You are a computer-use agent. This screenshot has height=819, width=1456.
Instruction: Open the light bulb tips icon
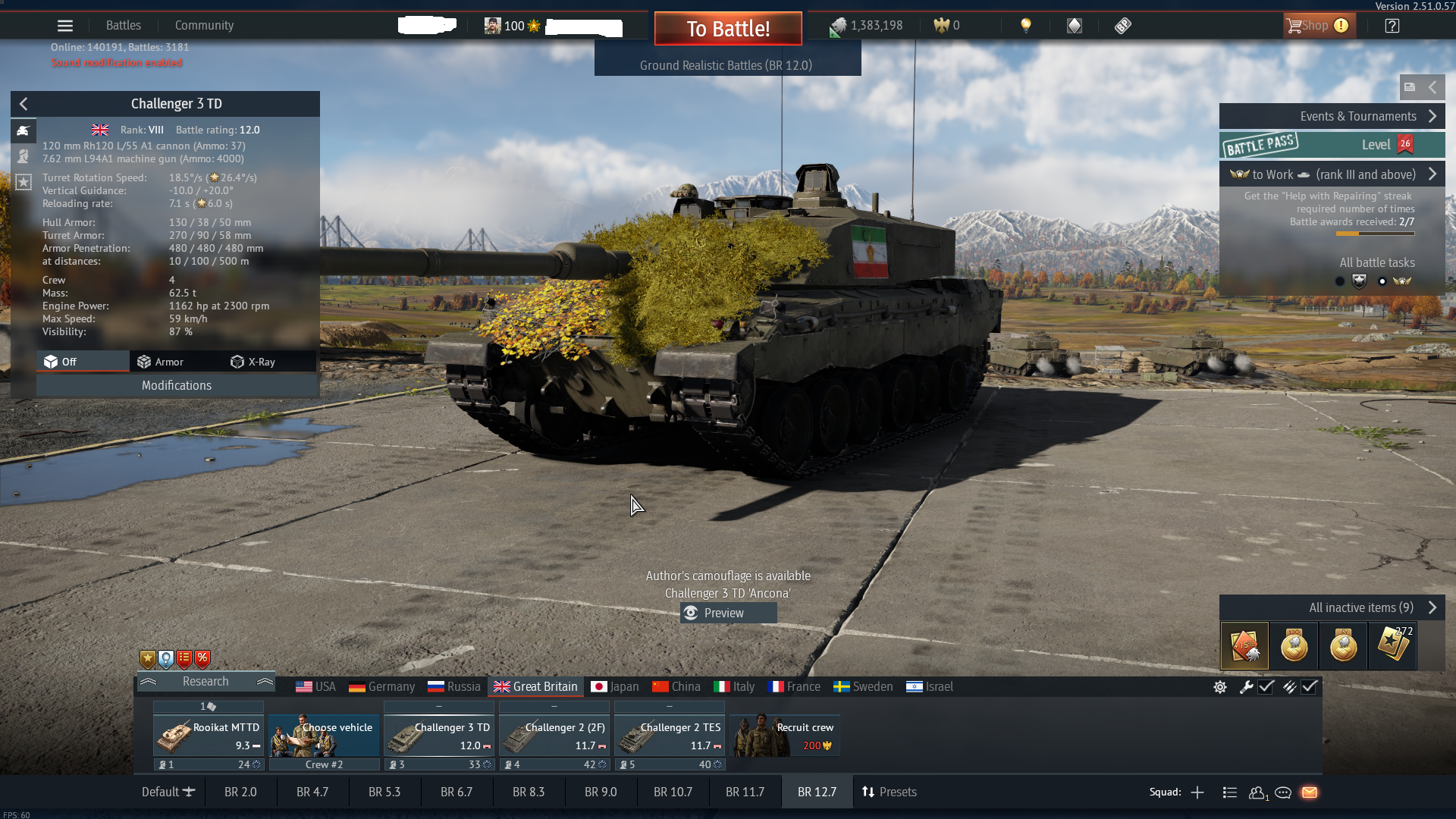(x=1028, y=25)
